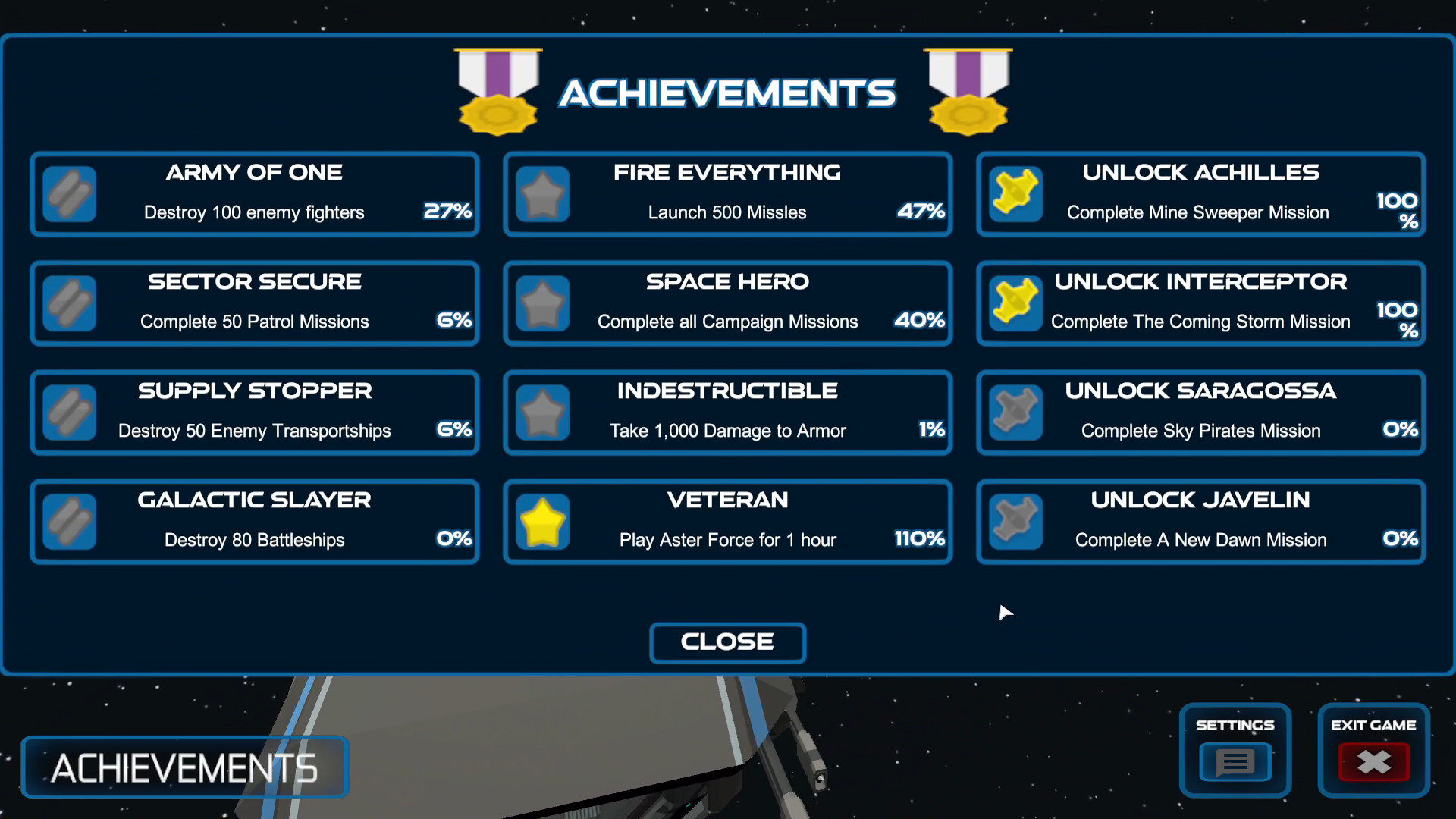1456x819 pixels.
Task: Click the grayed Unlock Javelin ship icon
Action: tap(1015, 522)
